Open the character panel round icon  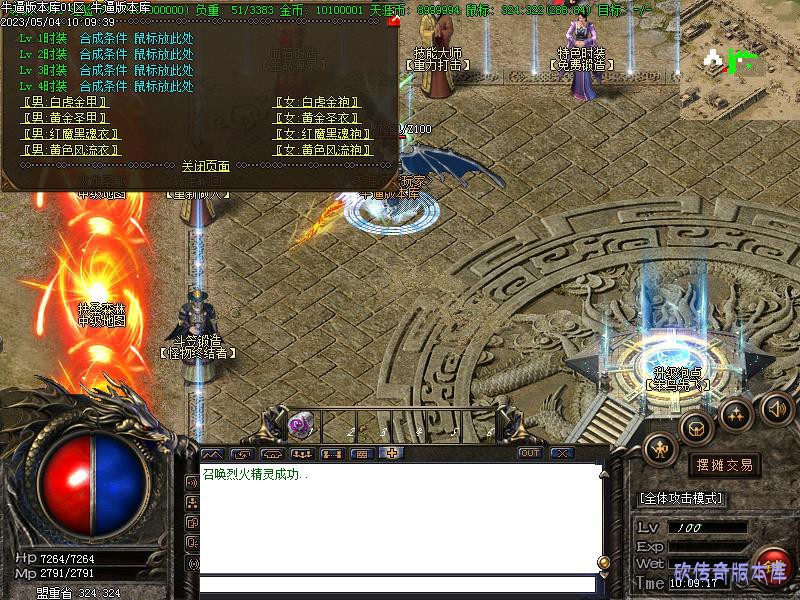click(x=661, y=449)
